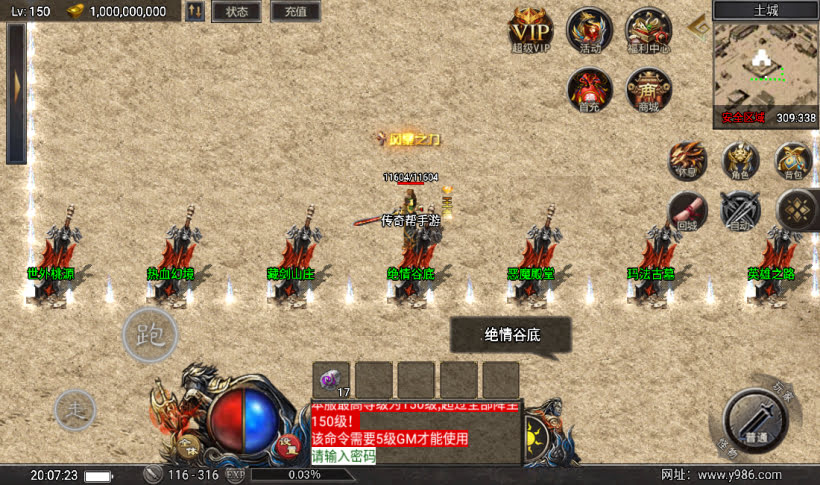820x485 pixels.
Task: Open the 超级VIP menu
Action: coord(531,28)
